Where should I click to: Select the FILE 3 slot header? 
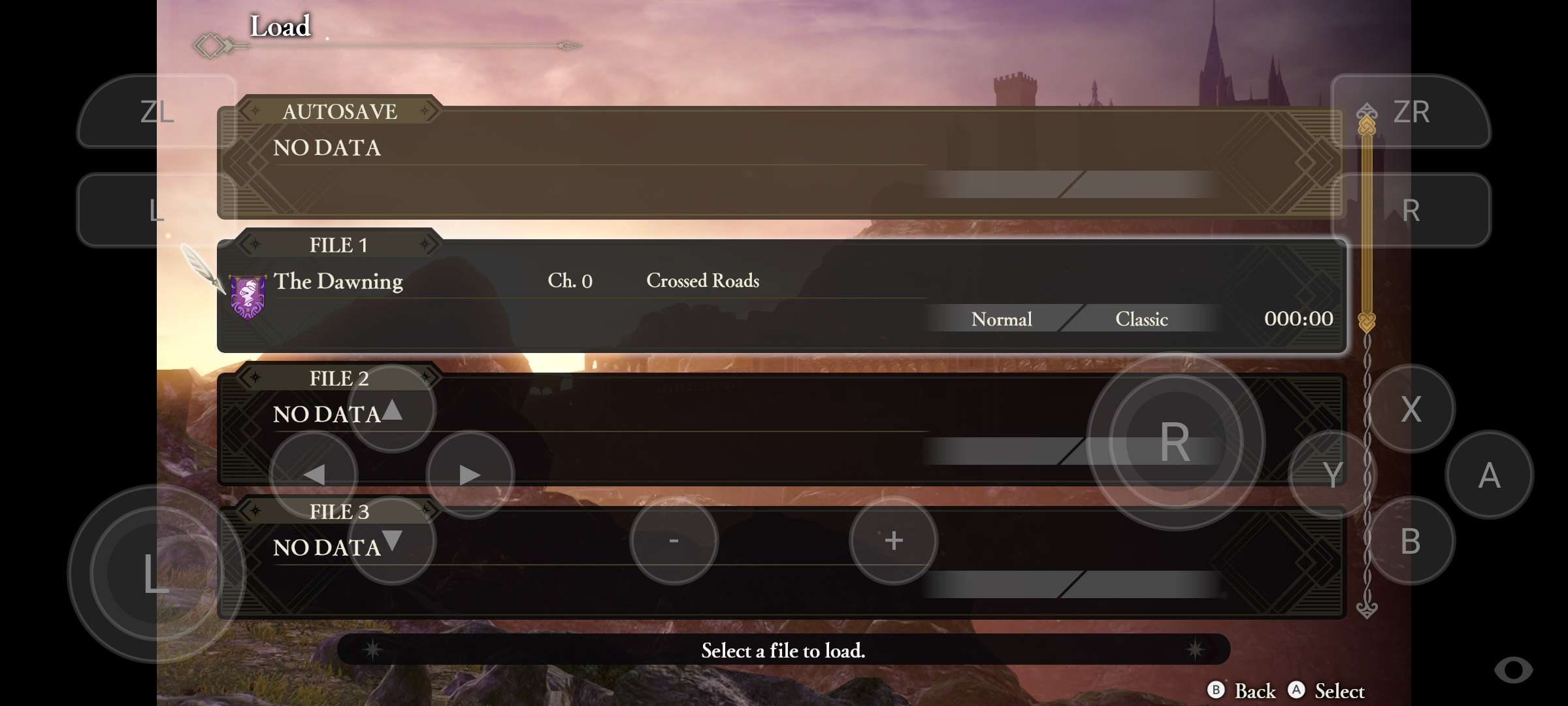[338, 512]
